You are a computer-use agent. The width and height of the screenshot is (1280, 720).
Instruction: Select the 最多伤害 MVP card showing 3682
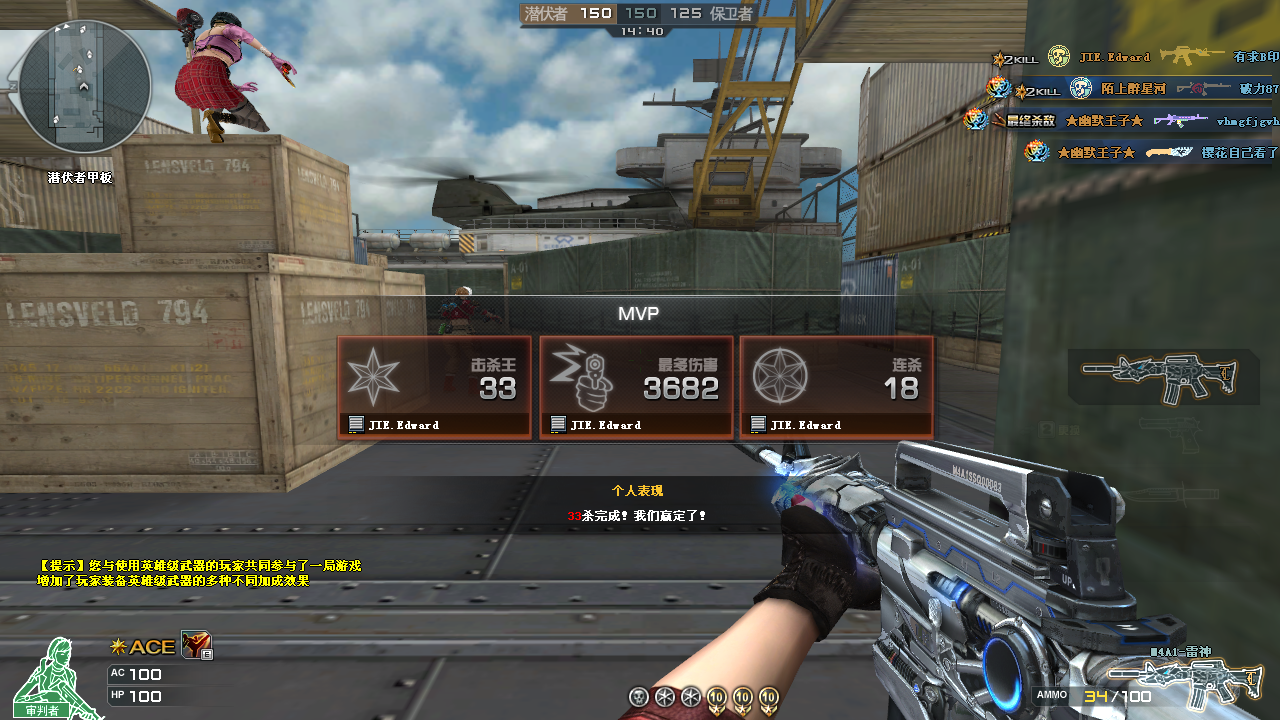(x=636, y=387)
